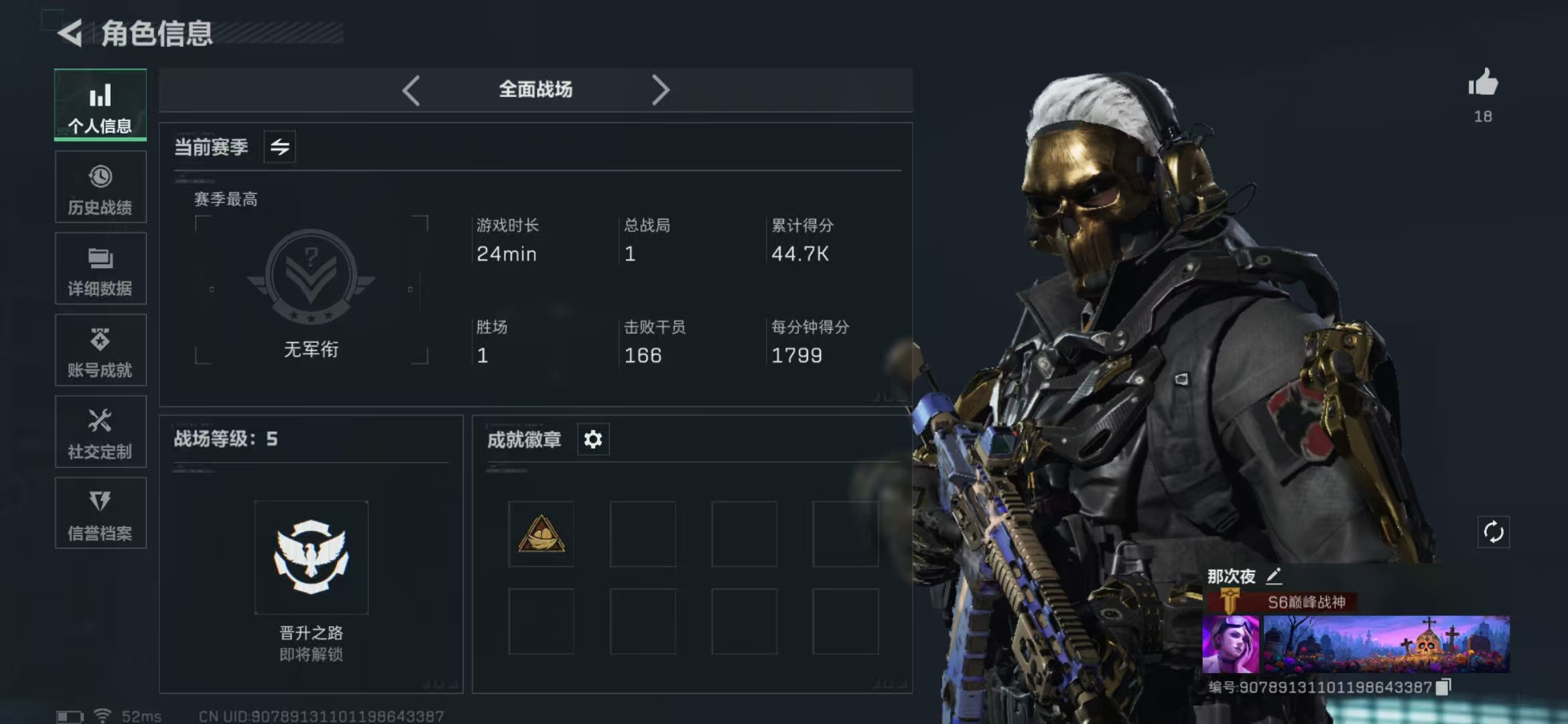Open the 个人信息 tab
Screen dimensions: 1568x724
pos(101,105)
